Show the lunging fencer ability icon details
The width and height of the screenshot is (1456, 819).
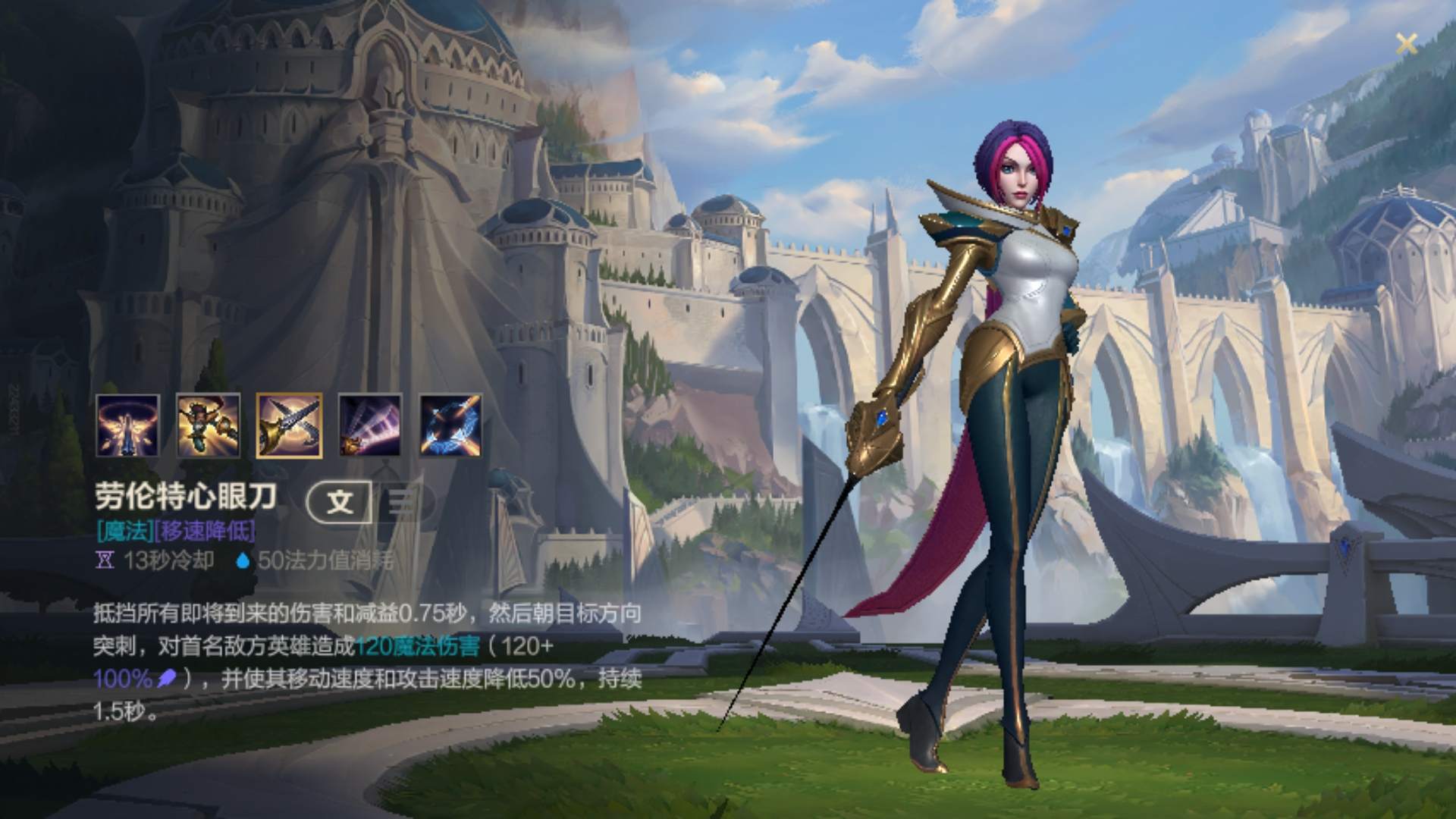coord(209,425)
